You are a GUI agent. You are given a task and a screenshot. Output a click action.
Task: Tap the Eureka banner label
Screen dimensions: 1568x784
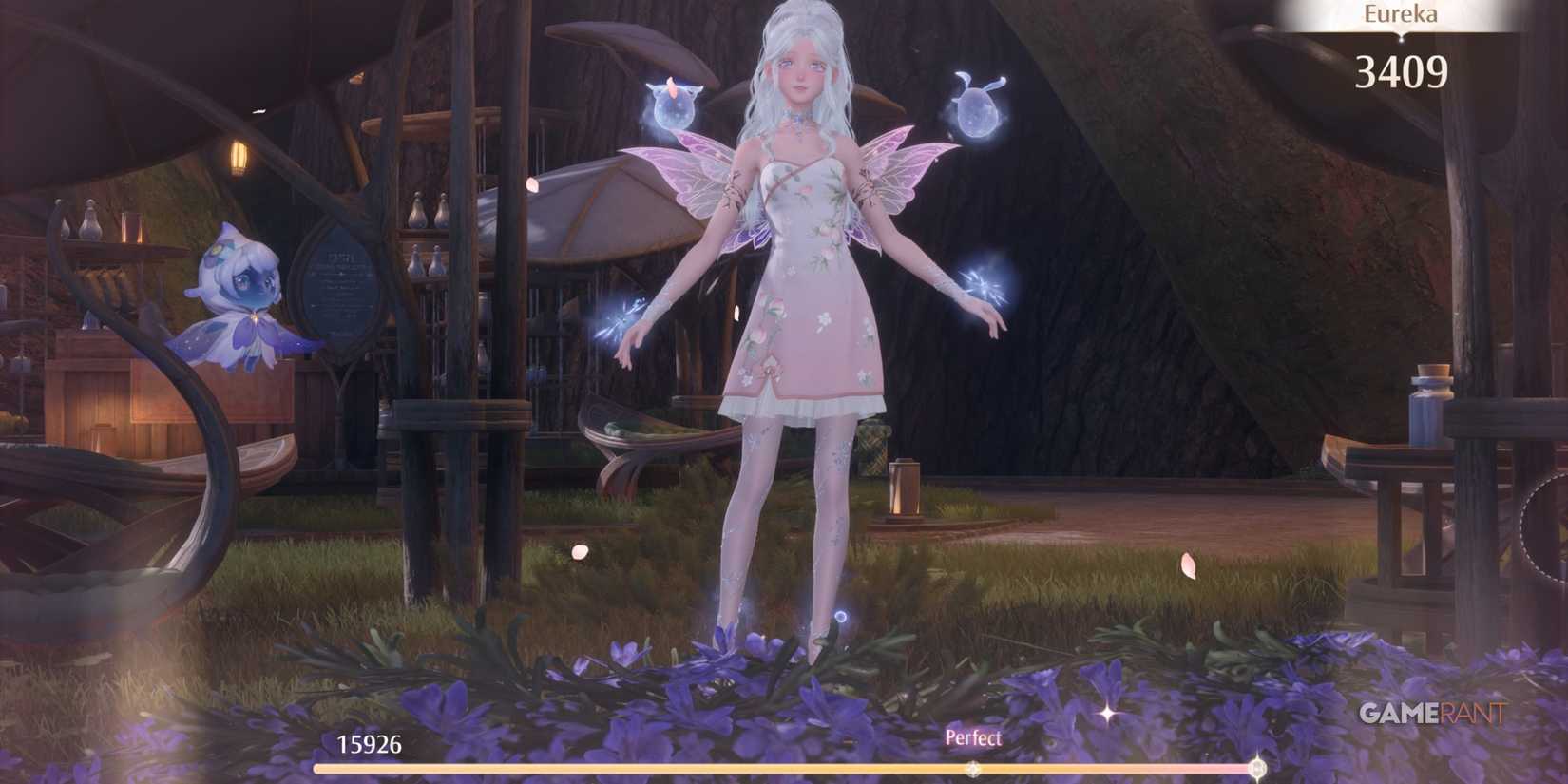click(1399, 14)
